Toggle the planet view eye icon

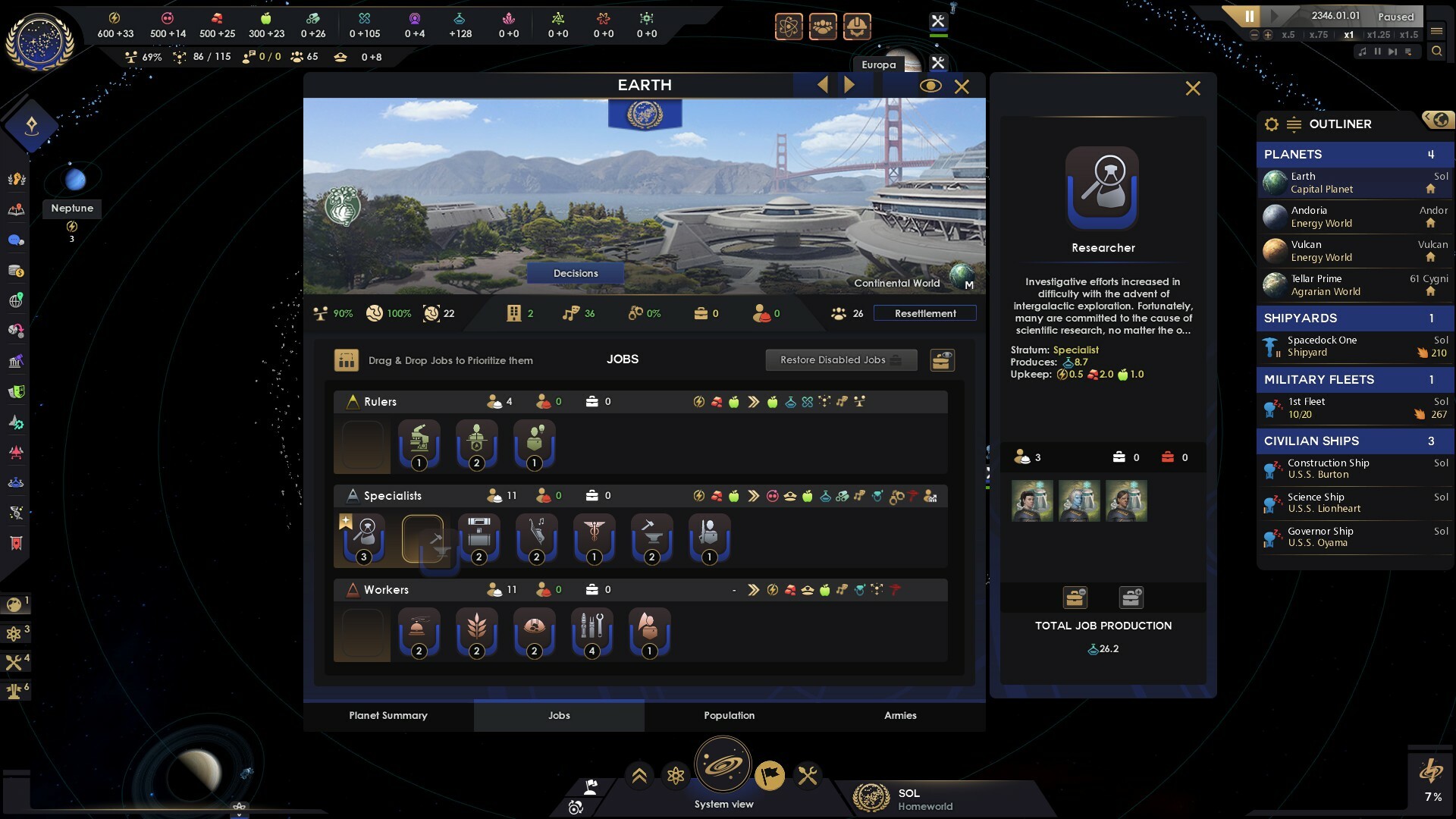pyautogui.click(x=930, y=86)
